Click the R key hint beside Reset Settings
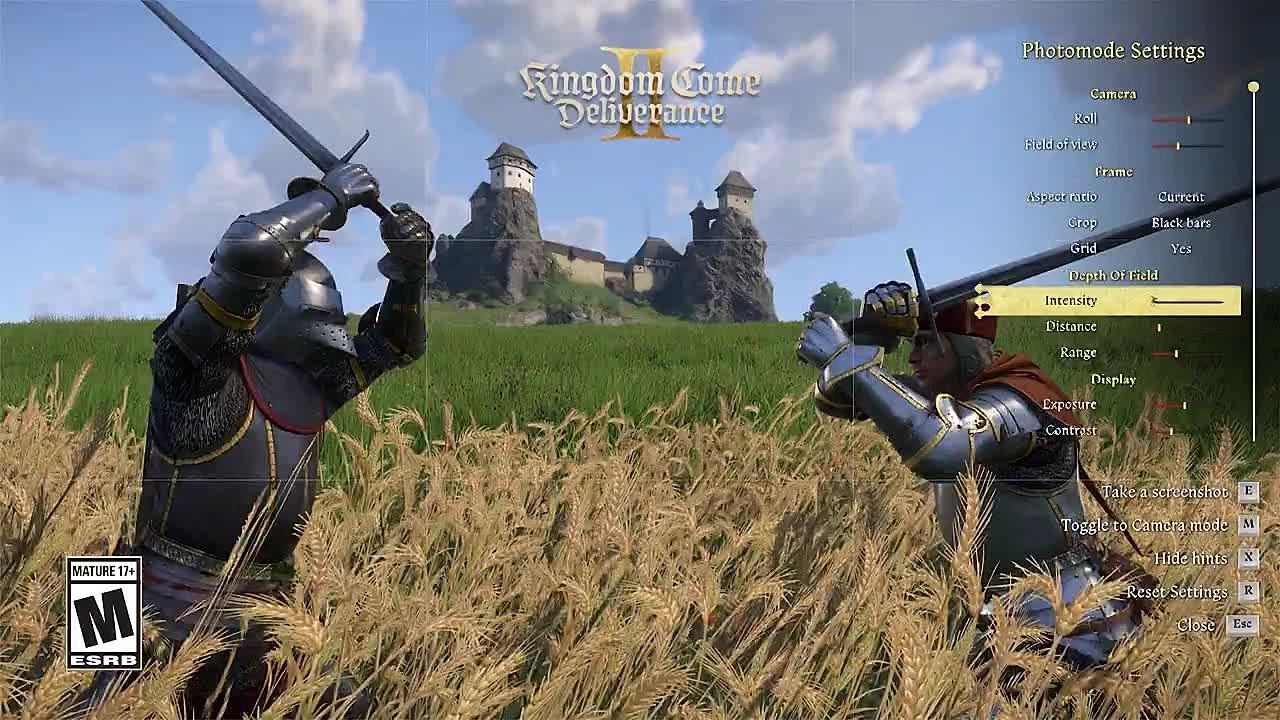 [1247, 591]
